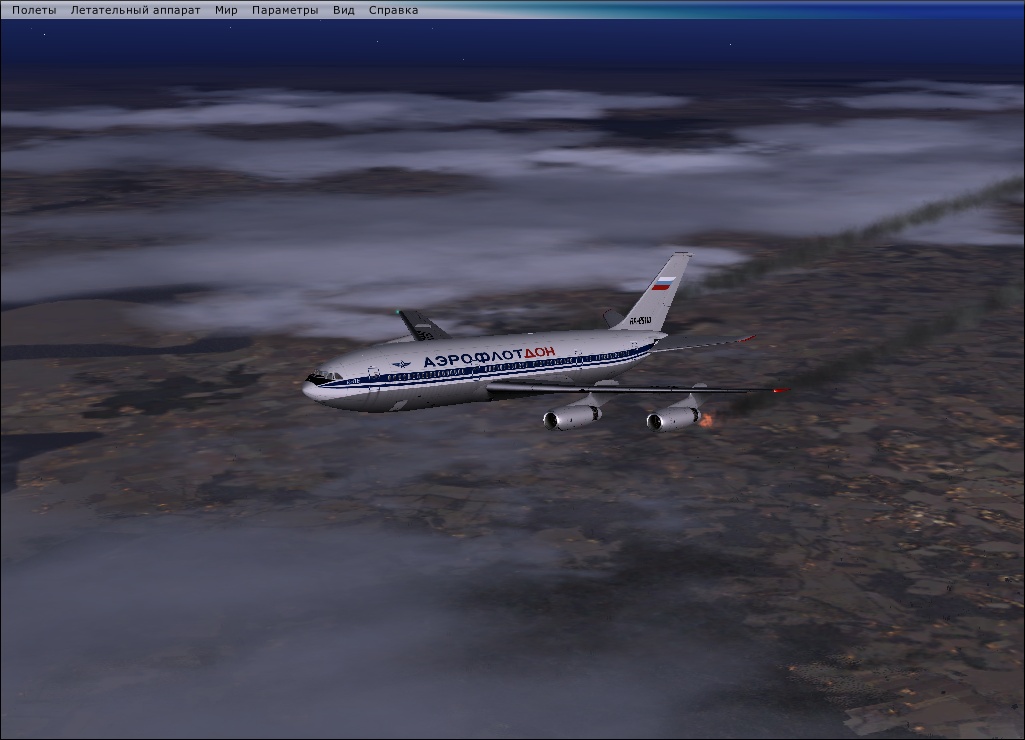Open the Летательный аппарат menu
The height and width of the screenshot is (740, 1025).
(135, 10)
